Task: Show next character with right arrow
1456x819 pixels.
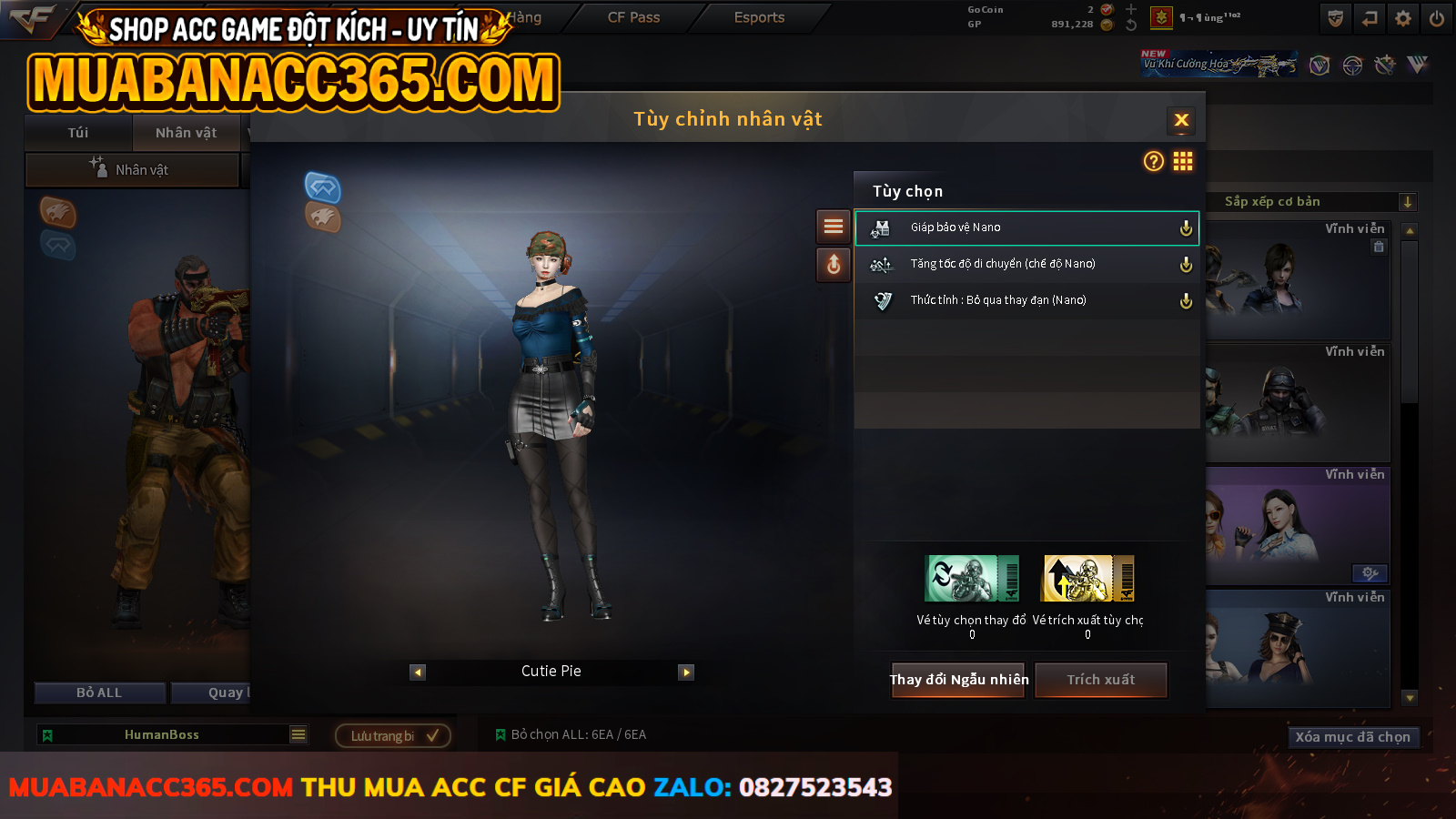Action: [686, 672]
